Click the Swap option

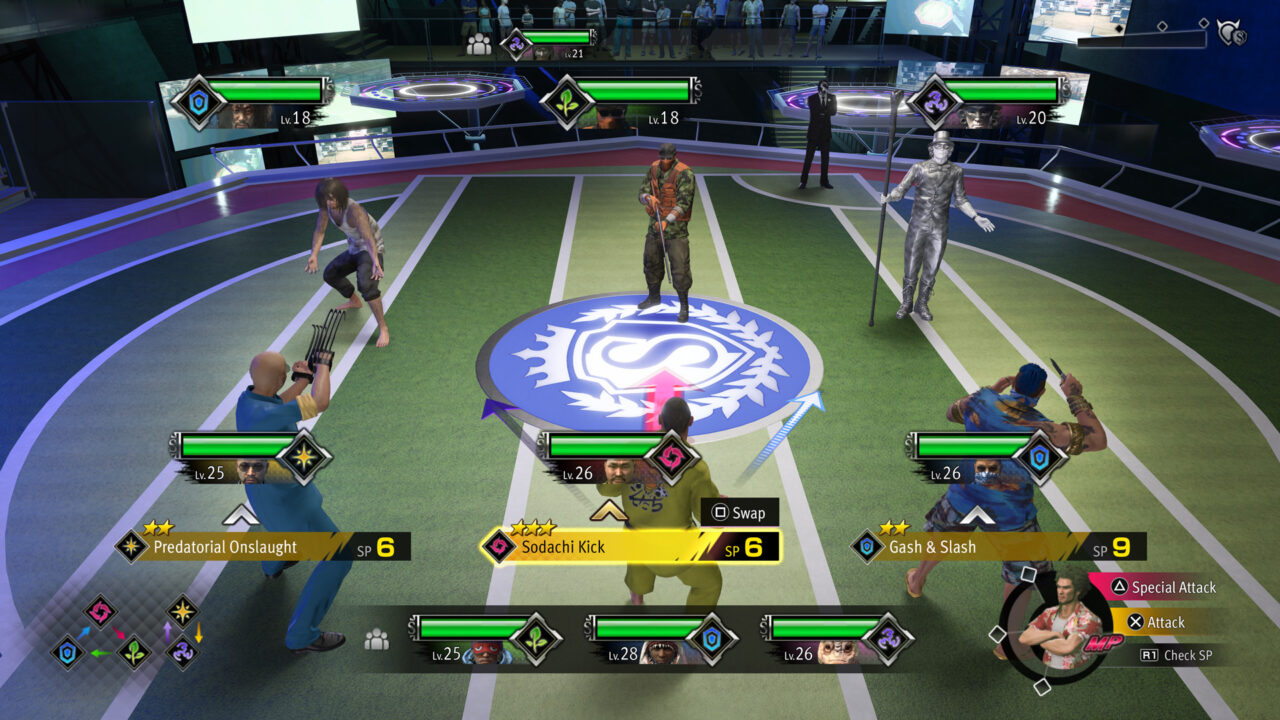click(739, 513)
